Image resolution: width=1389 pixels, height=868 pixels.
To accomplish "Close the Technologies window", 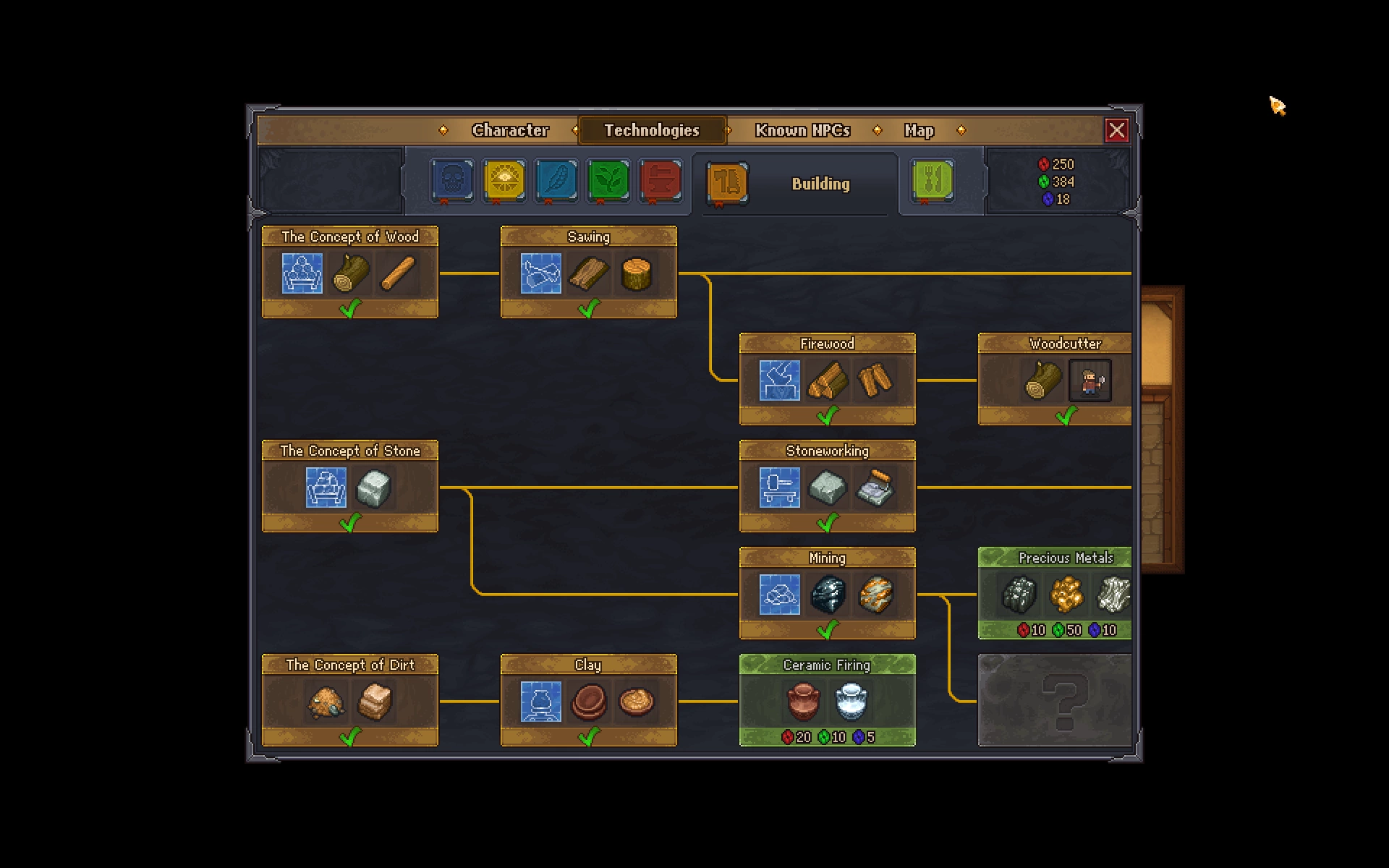I will tap(1116, 130).
